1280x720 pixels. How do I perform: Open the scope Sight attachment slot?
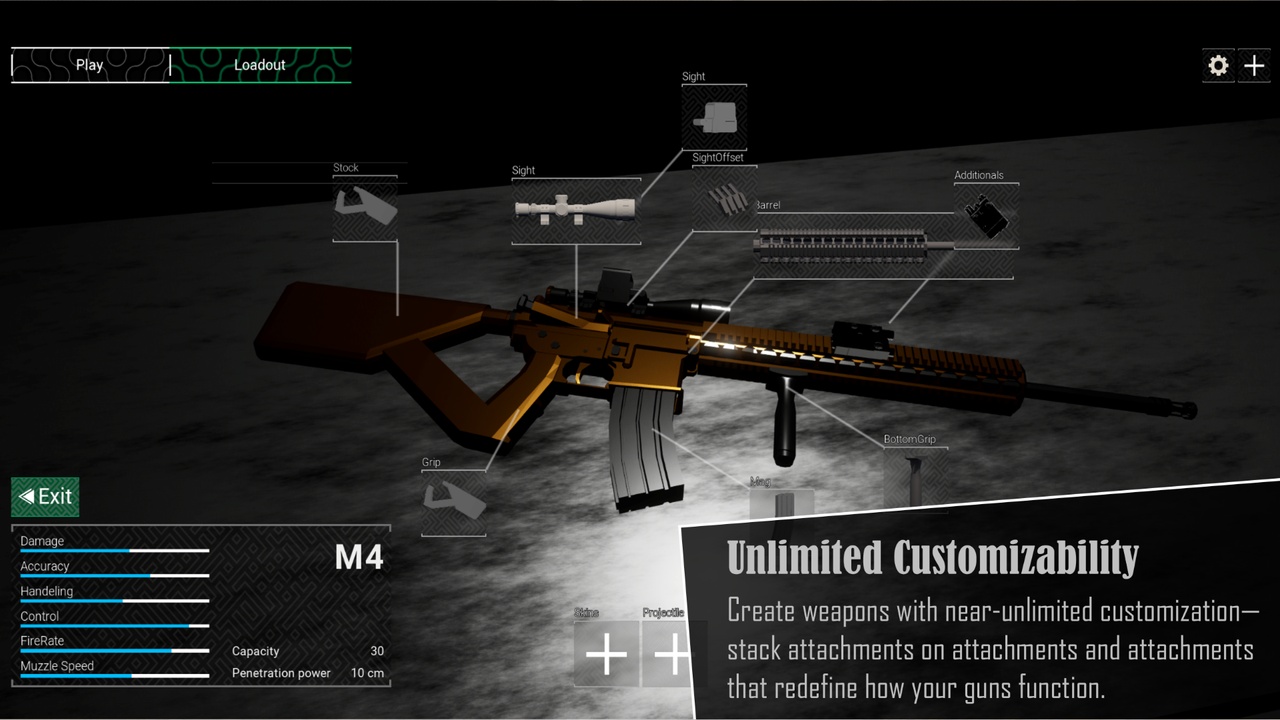(x=576, y=210)
